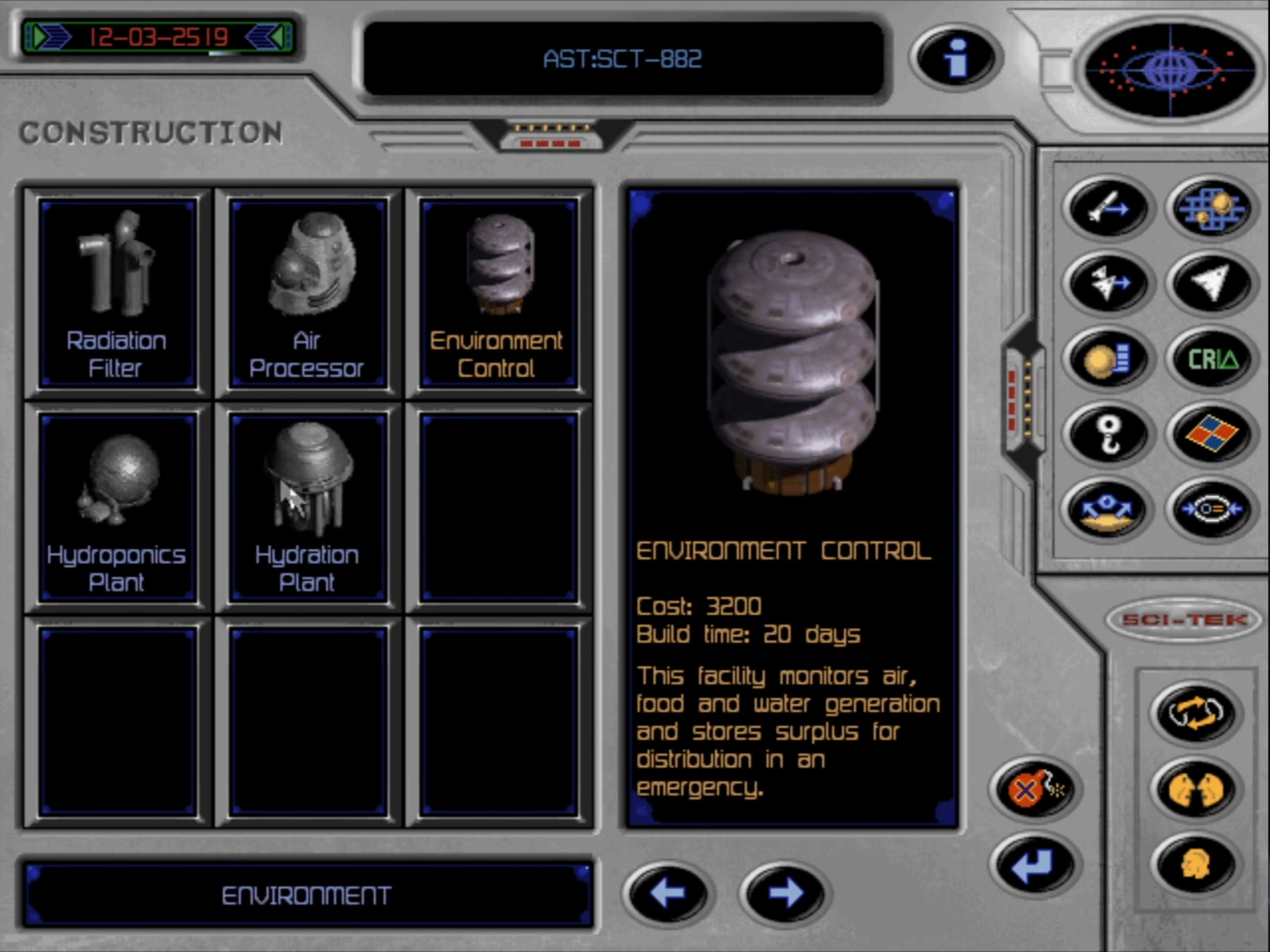
Task: Click the white paper-plane ship icon
Action: tap(1212, 283)
